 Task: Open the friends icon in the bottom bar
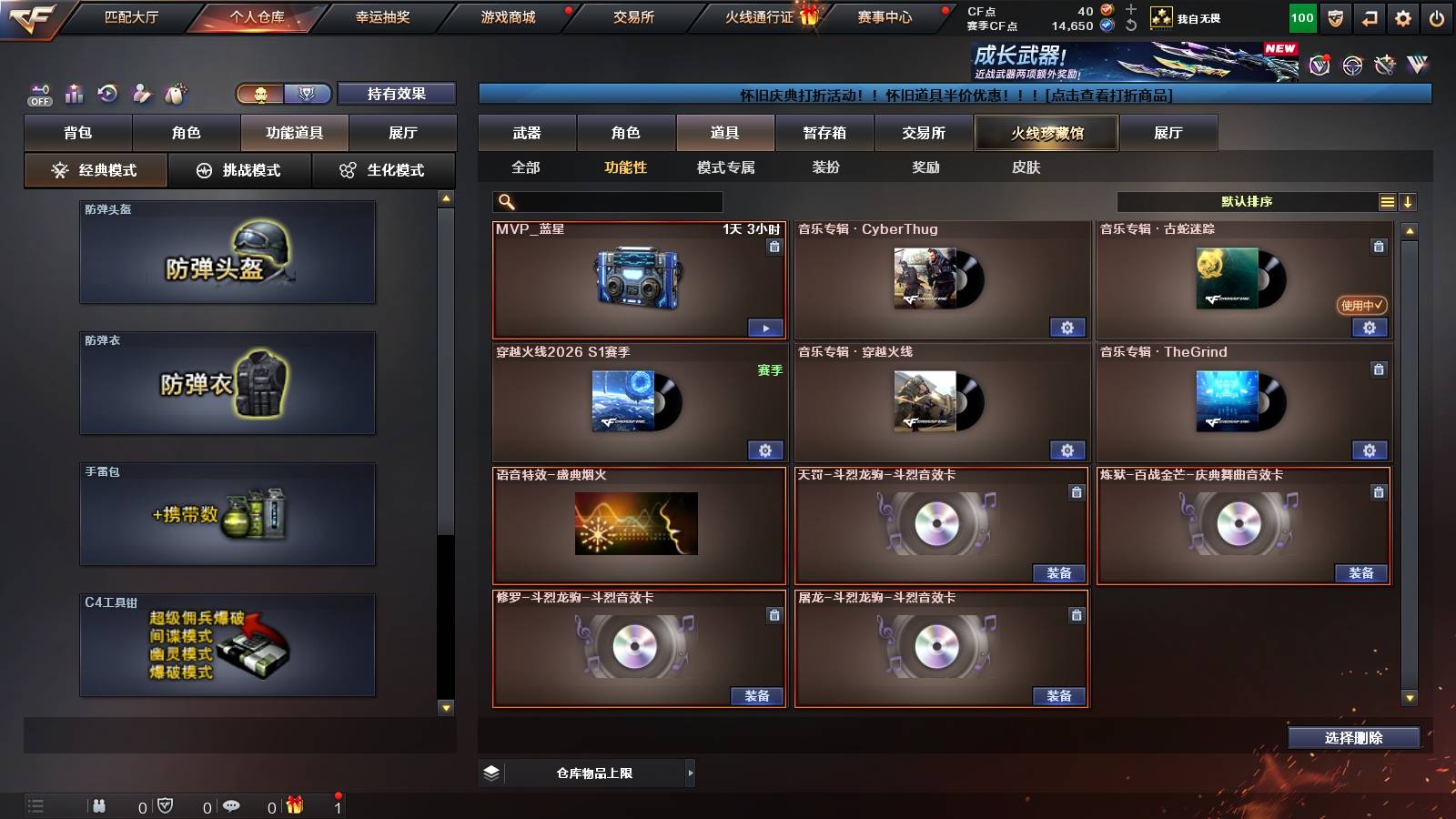click(100, 806)
